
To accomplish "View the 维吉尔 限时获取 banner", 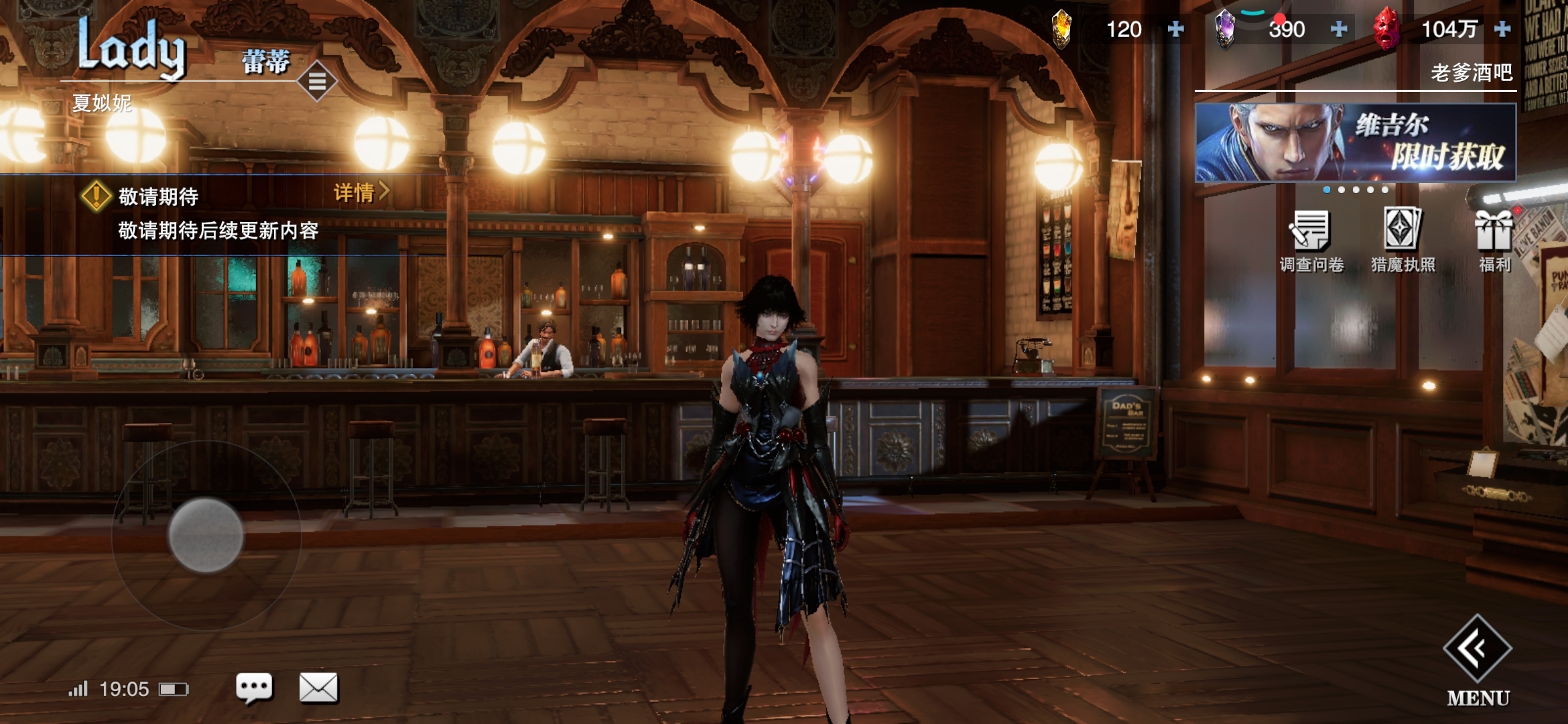I will point(1355,142).
